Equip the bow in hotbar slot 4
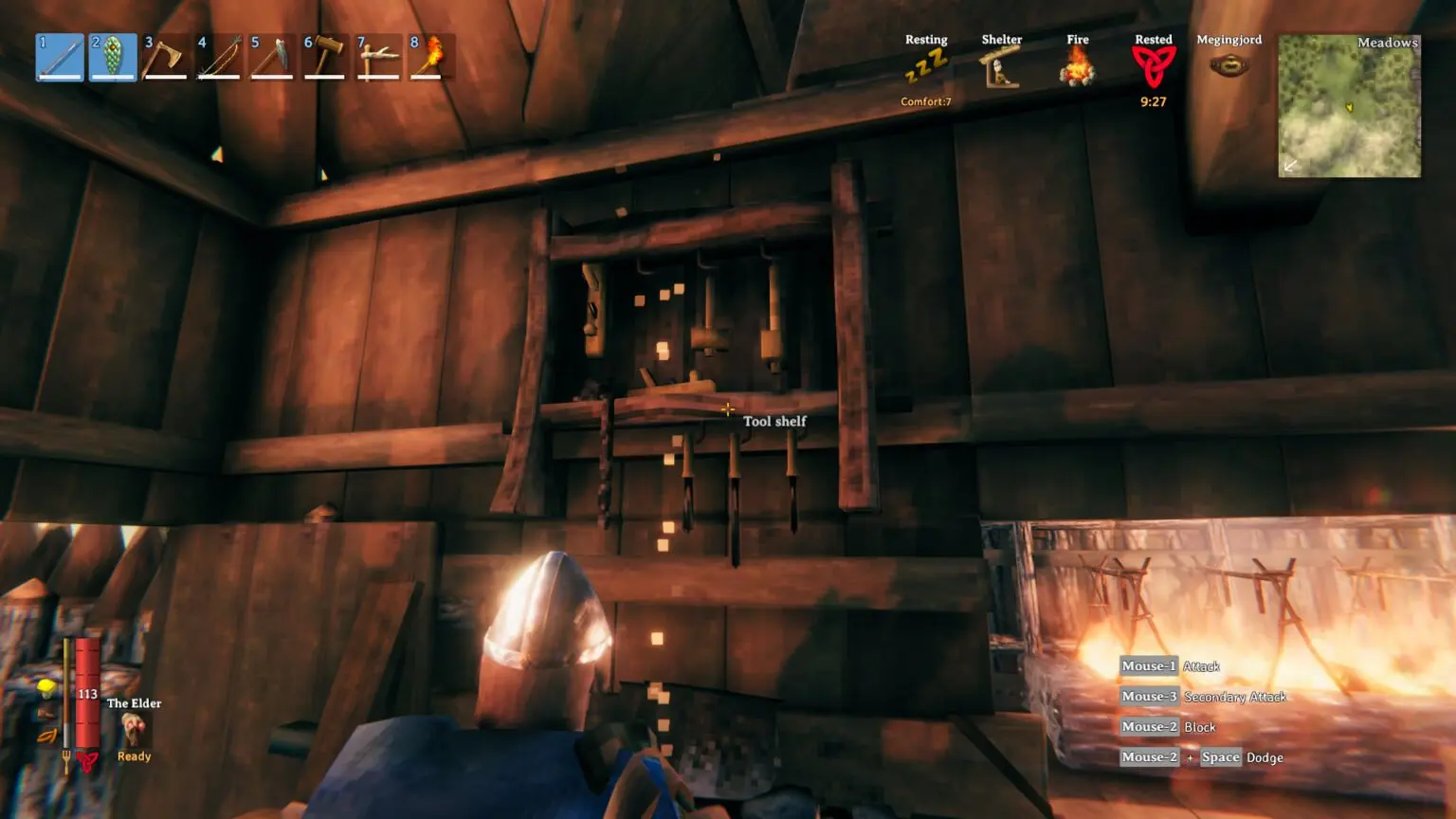 point(219,57)
